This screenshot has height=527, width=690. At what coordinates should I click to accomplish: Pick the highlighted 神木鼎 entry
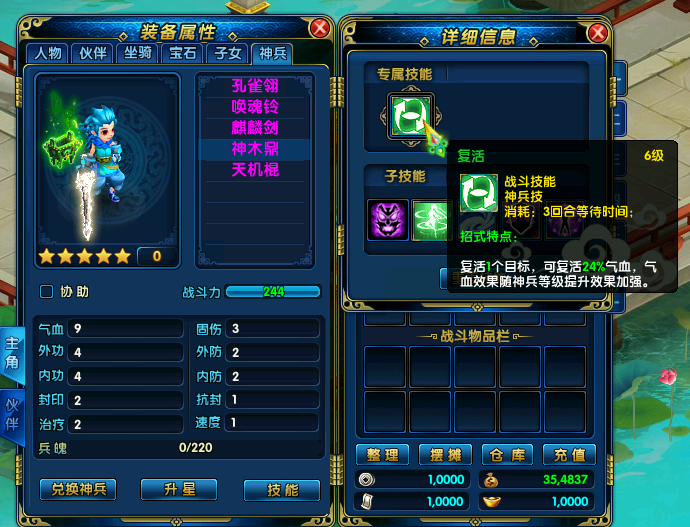255,149
